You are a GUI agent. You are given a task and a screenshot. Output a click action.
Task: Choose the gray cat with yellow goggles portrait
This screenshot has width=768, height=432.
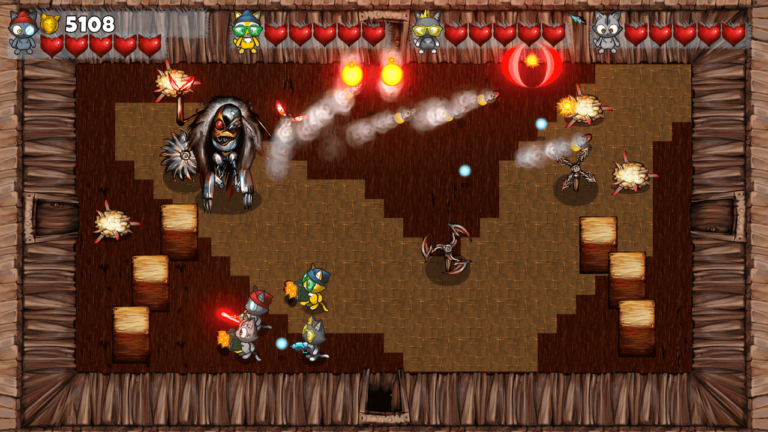tap(426, 31)
